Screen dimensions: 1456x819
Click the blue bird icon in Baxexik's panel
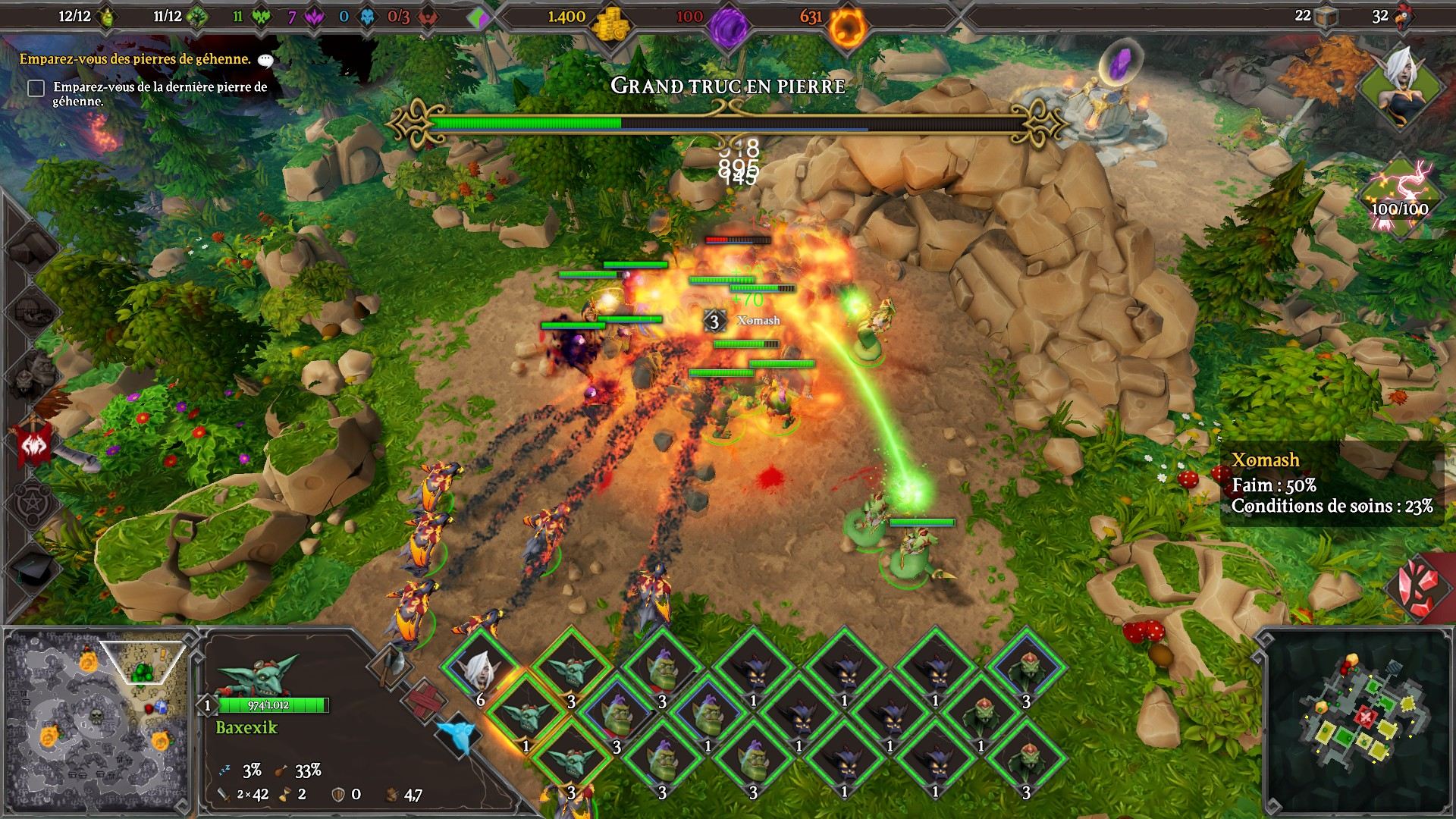(x=457, y=734)
